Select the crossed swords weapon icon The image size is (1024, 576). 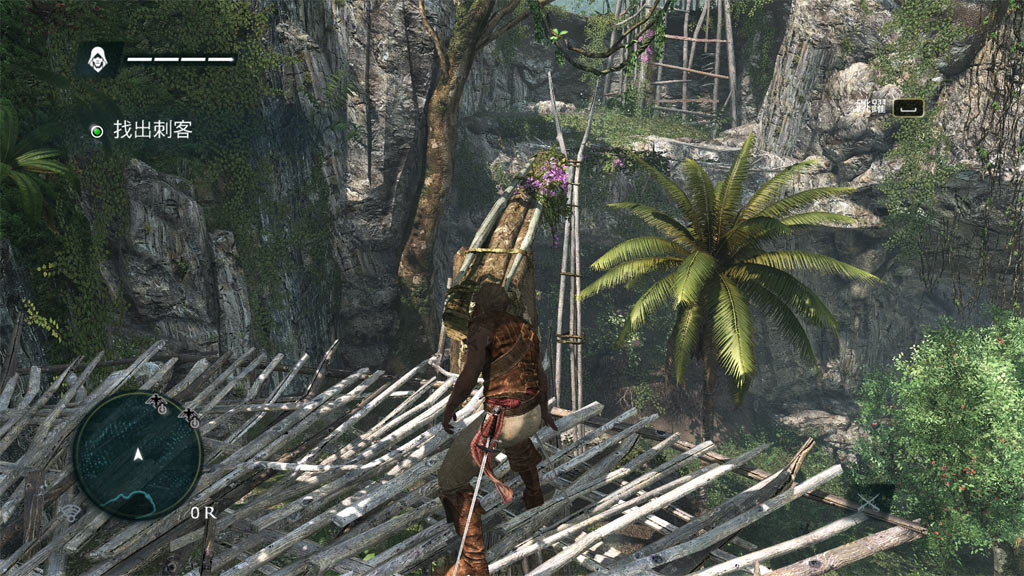pyautogui.click(x=867, y=502)
